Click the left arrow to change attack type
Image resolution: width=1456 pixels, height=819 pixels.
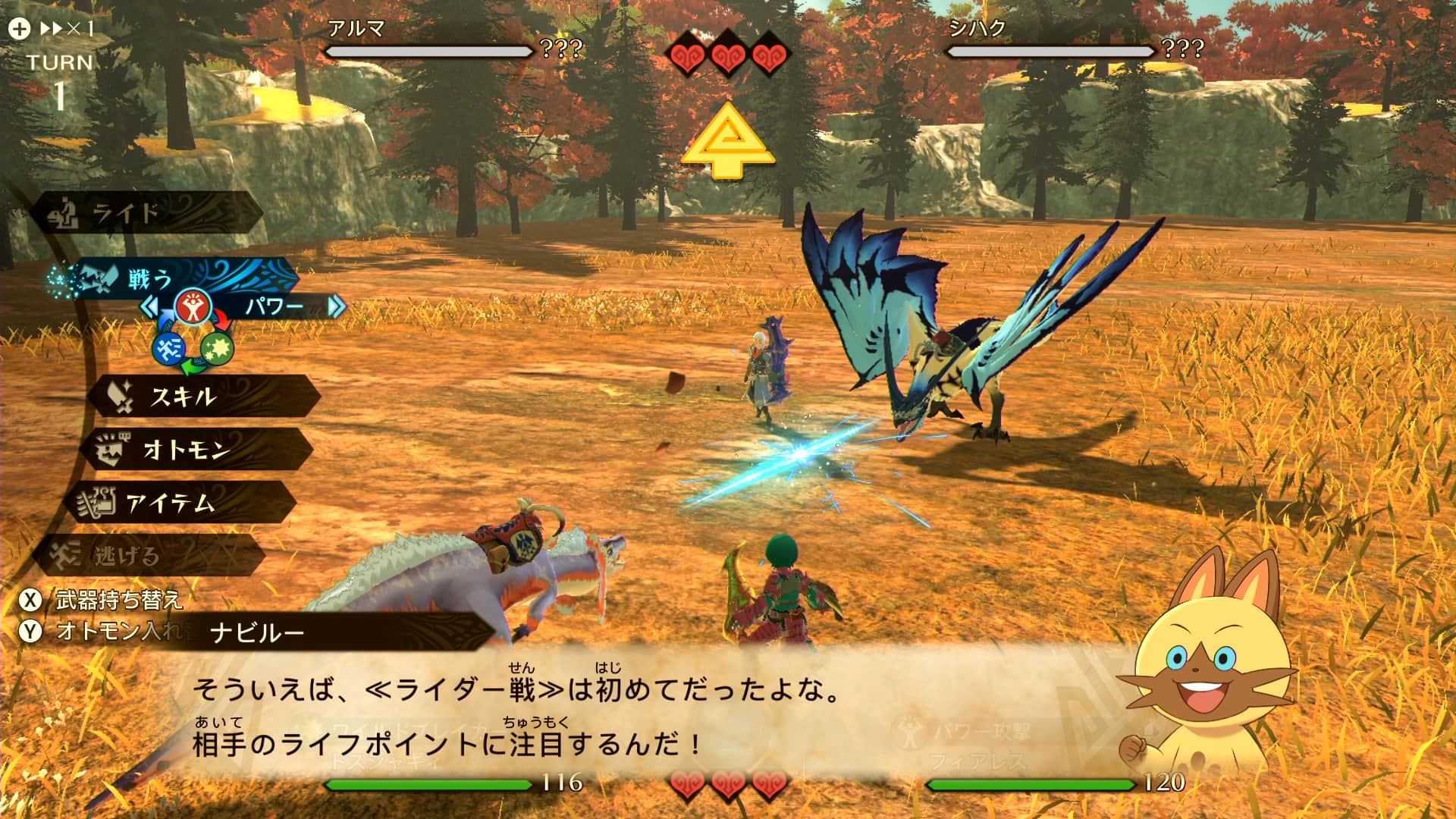[150, 307]
